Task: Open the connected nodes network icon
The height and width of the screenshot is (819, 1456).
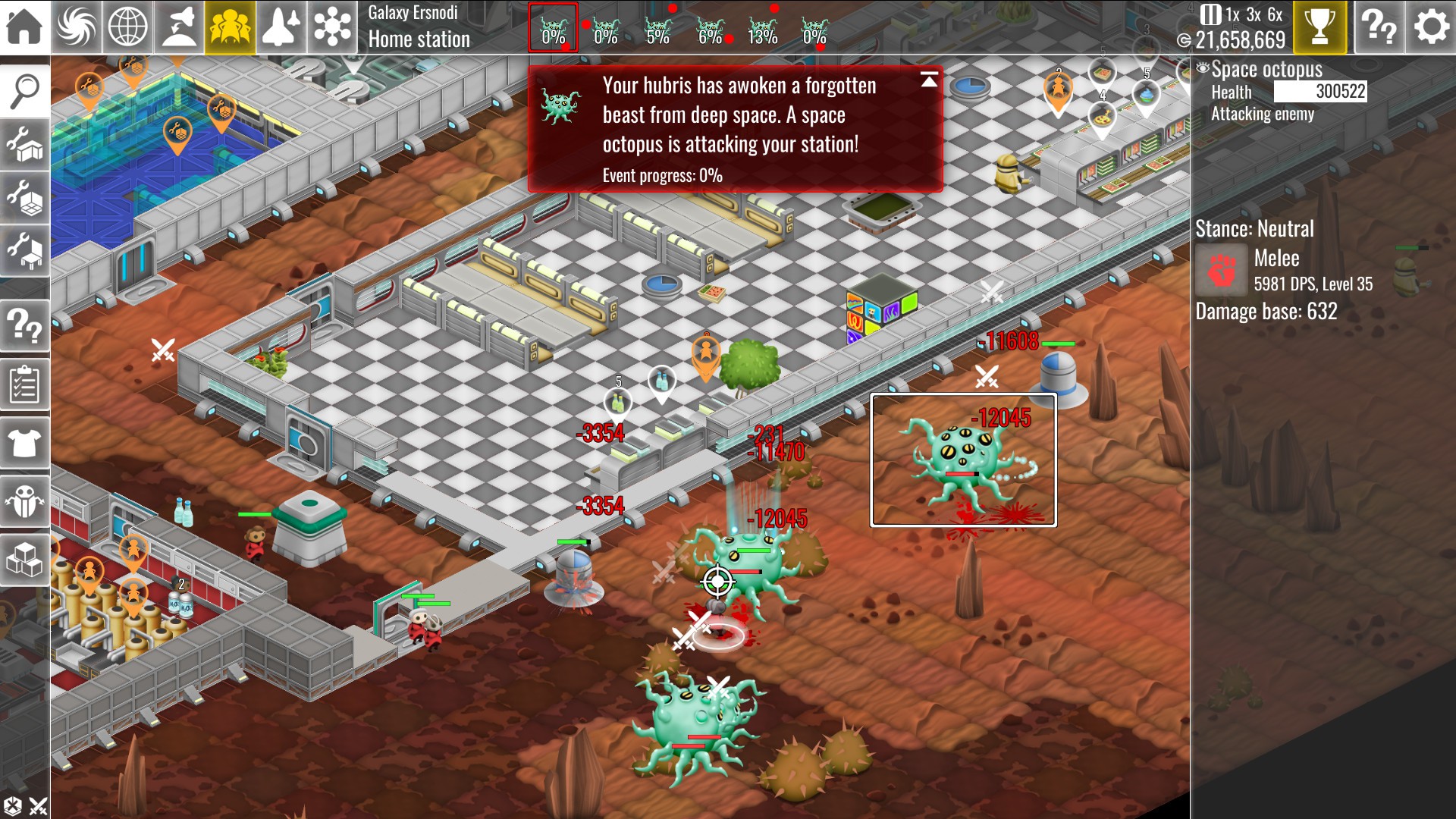Action: pyautogui.click(x=332, y=27)
